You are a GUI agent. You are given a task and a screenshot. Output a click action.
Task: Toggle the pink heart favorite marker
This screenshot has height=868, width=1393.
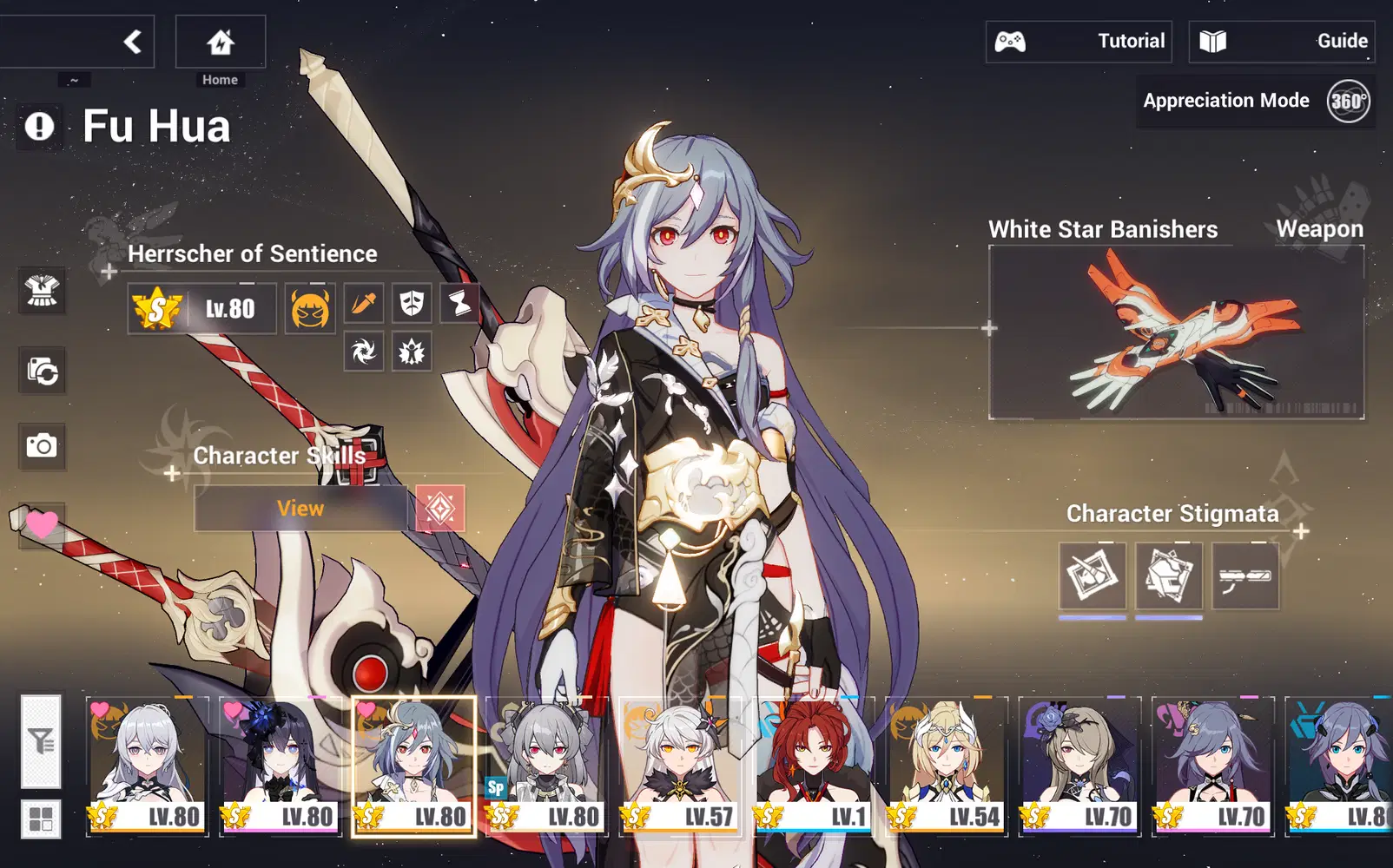coord(43,523)
